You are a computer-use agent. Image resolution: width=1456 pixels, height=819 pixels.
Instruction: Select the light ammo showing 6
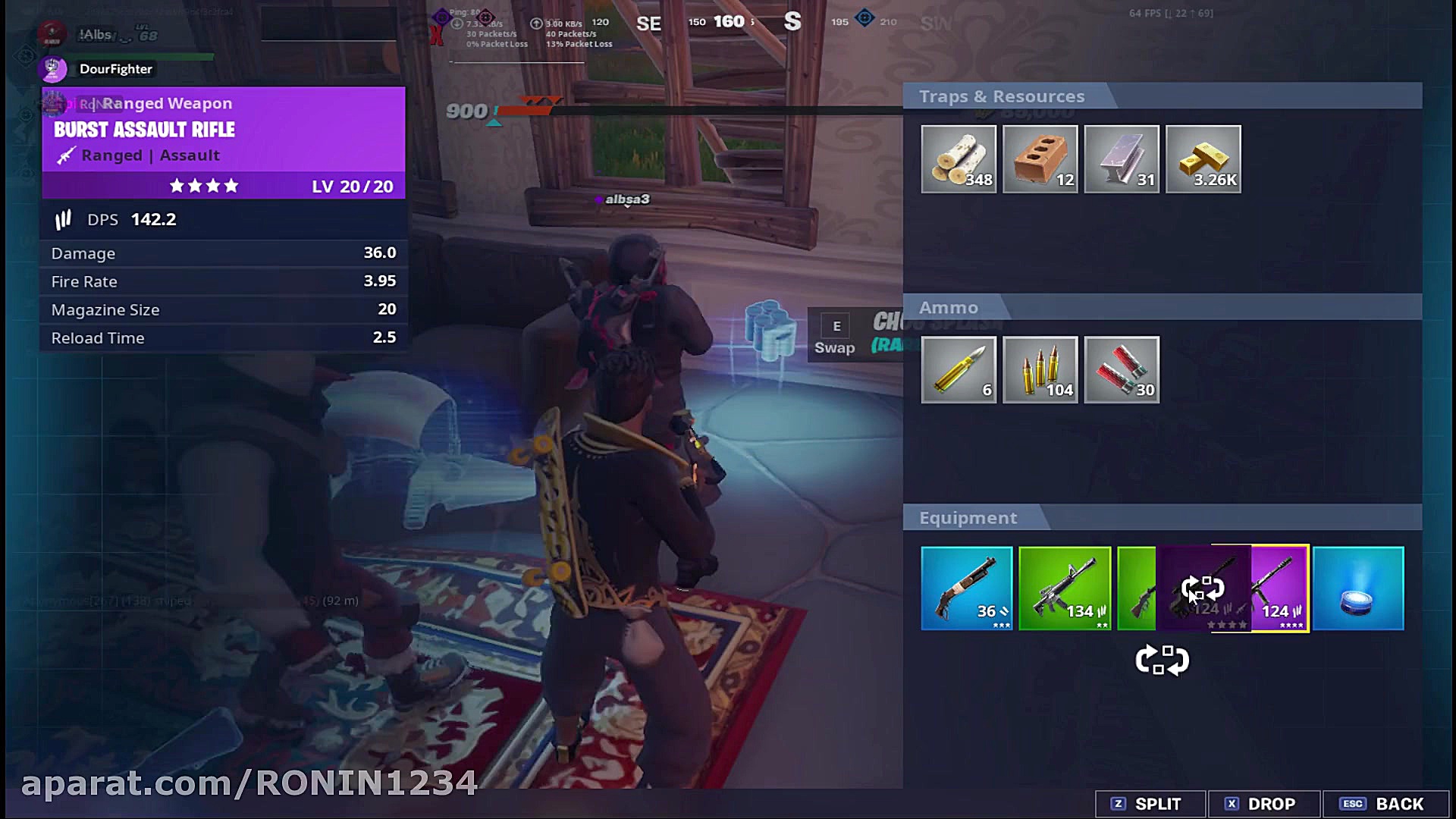click(959, 369)
